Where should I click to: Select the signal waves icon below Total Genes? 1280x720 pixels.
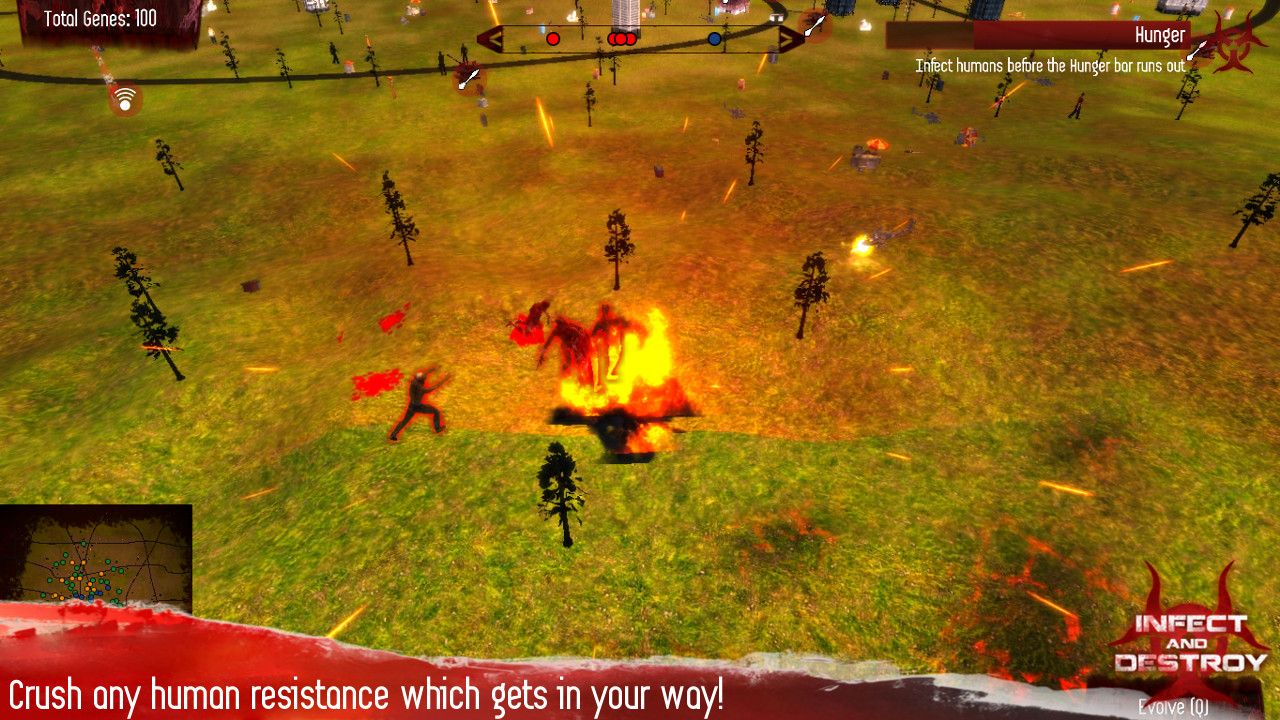click(124, 100)
